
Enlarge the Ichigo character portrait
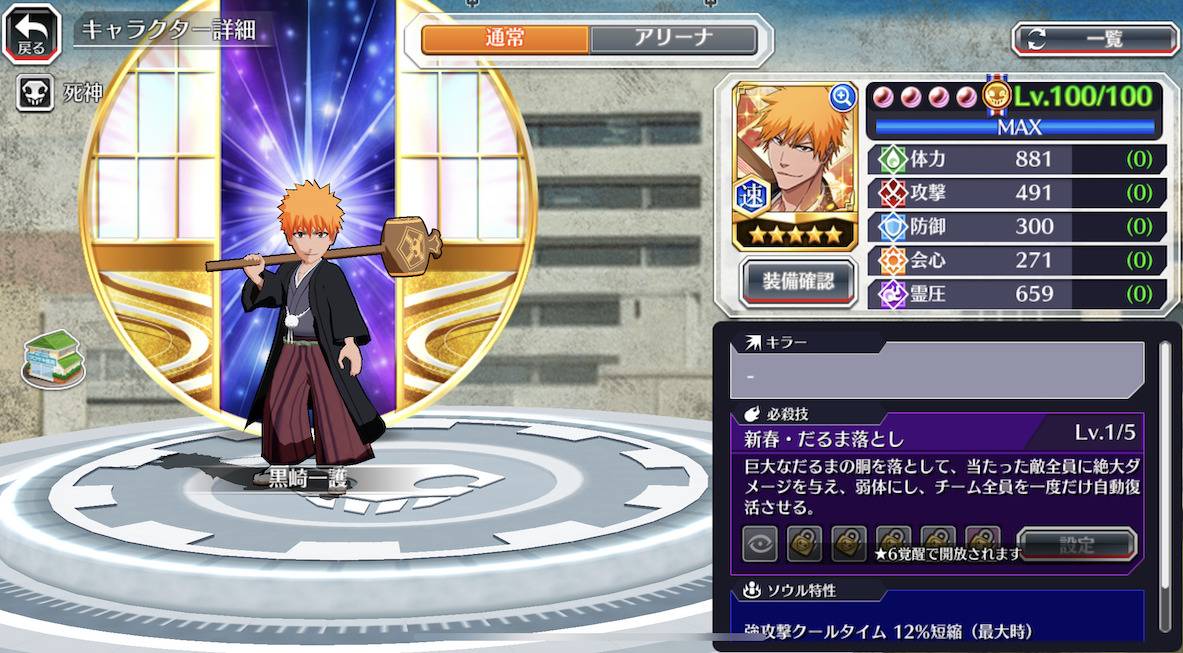tap(843, 96)
